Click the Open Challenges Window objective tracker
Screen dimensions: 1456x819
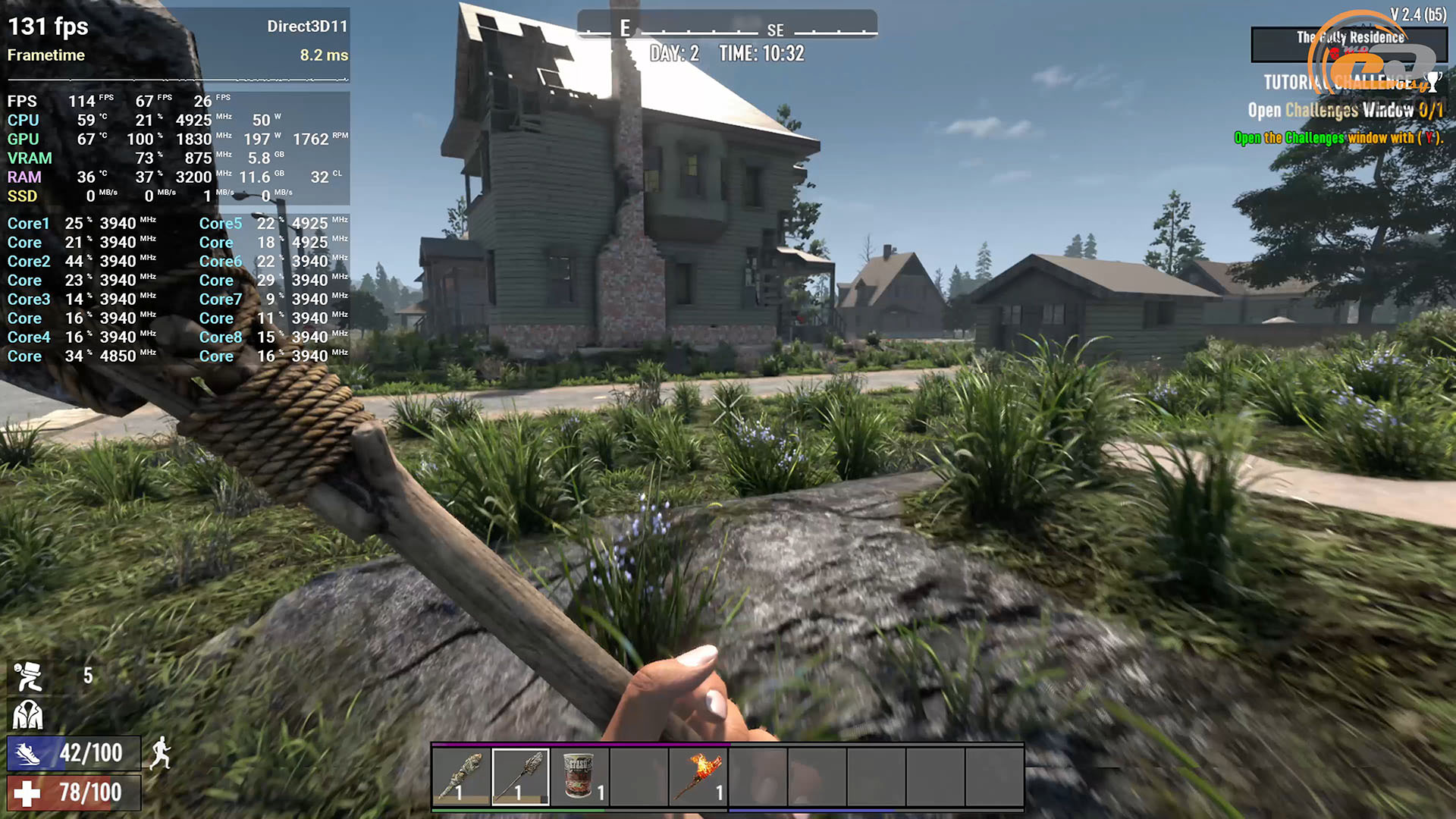[1345, 111]
